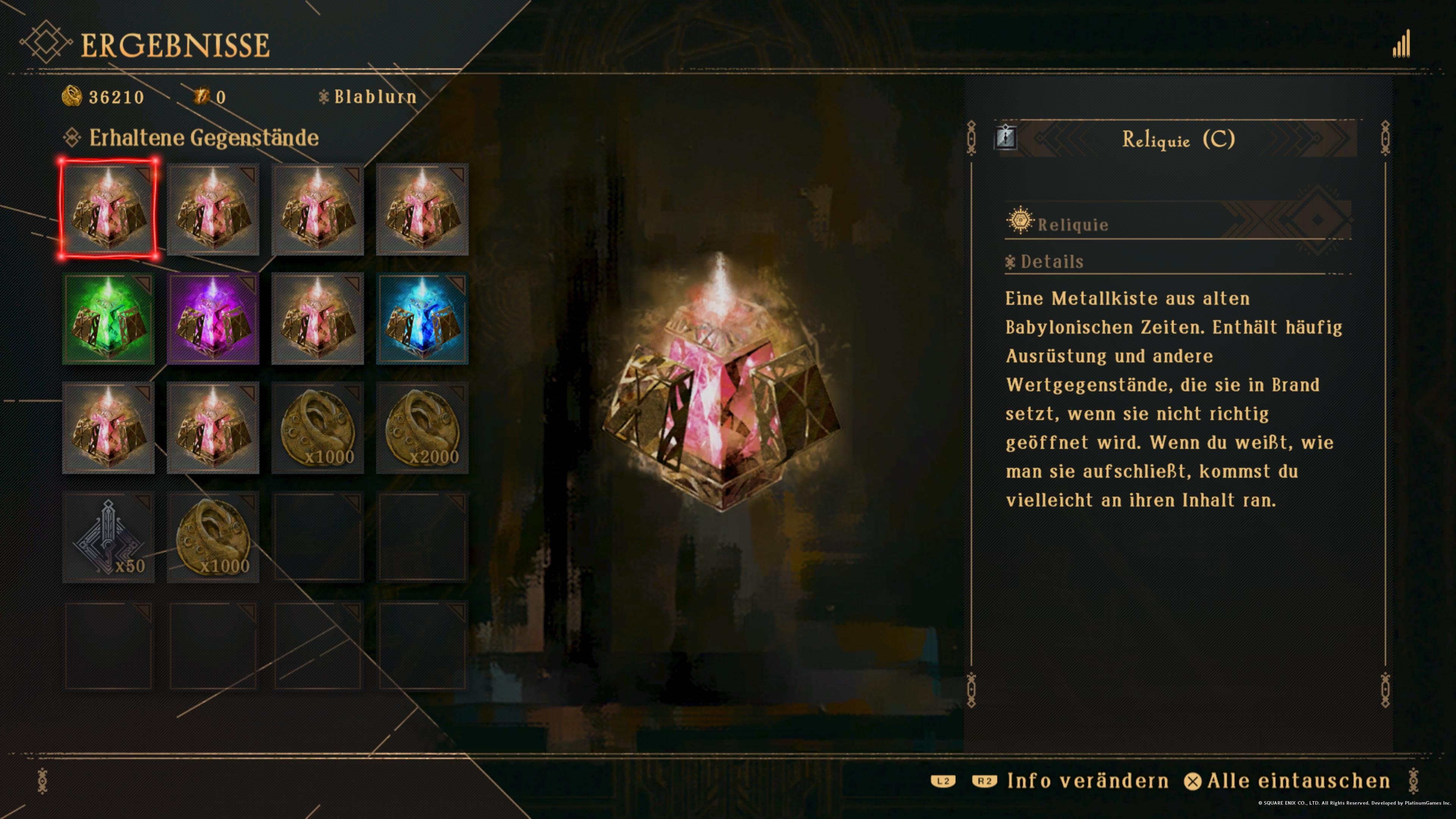Select the x2000 gold coin reward
Viewport: 1456px width, 819px height.
tap(422, 428)
